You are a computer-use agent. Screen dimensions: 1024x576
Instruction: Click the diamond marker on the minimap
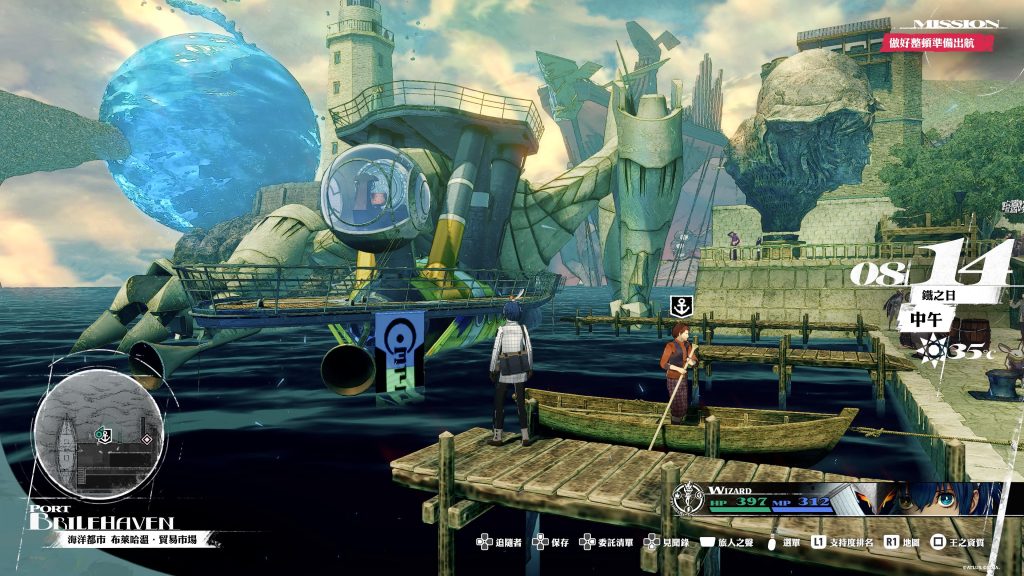[147, 439]
